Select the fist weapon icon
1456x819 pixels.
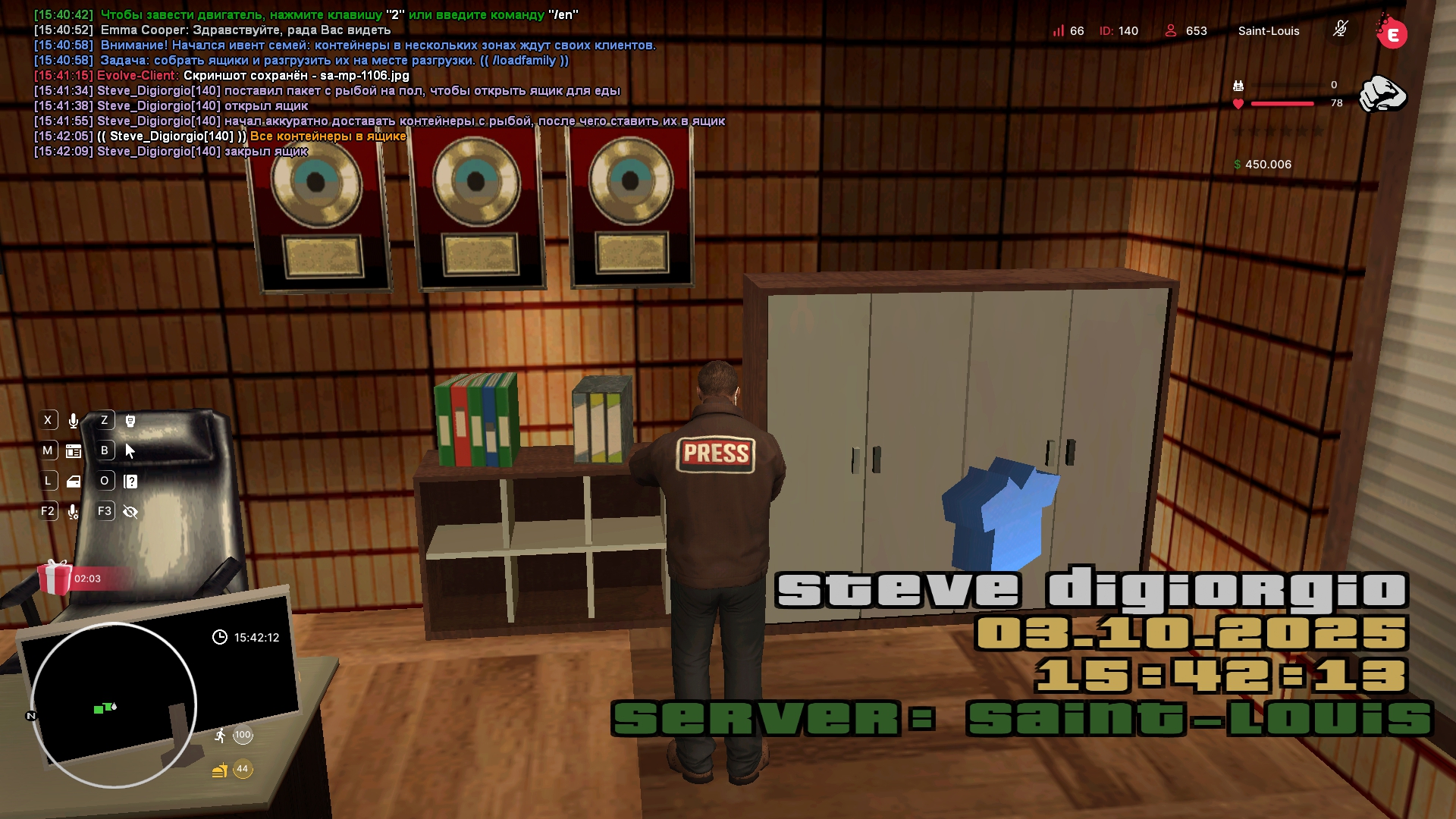click(1382, 95)
